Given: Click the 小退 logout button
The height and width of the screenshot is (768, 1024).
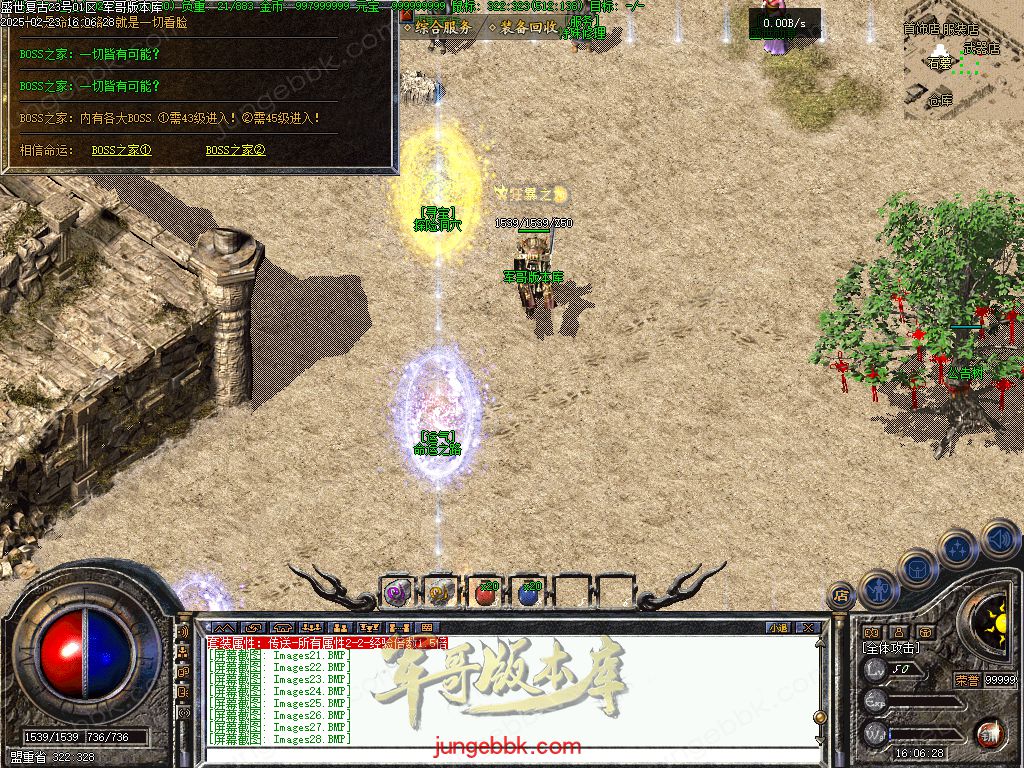Looking at the screenshot, I should (778, 628).
